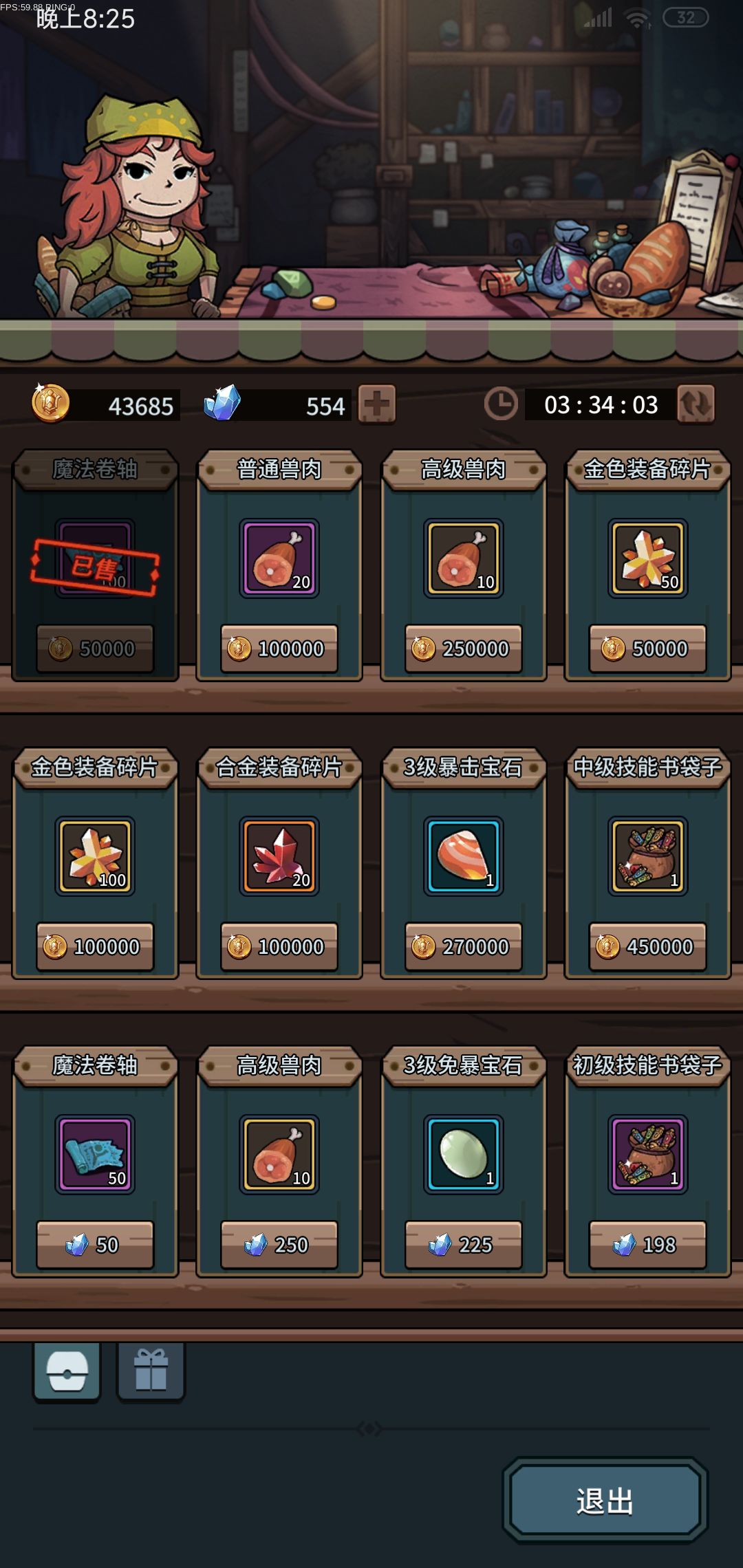The height and width of the screenshot is (1568, 743).
Task: Inspect the 中级技能书袋子 bag icon
Action: coord(647,856)
